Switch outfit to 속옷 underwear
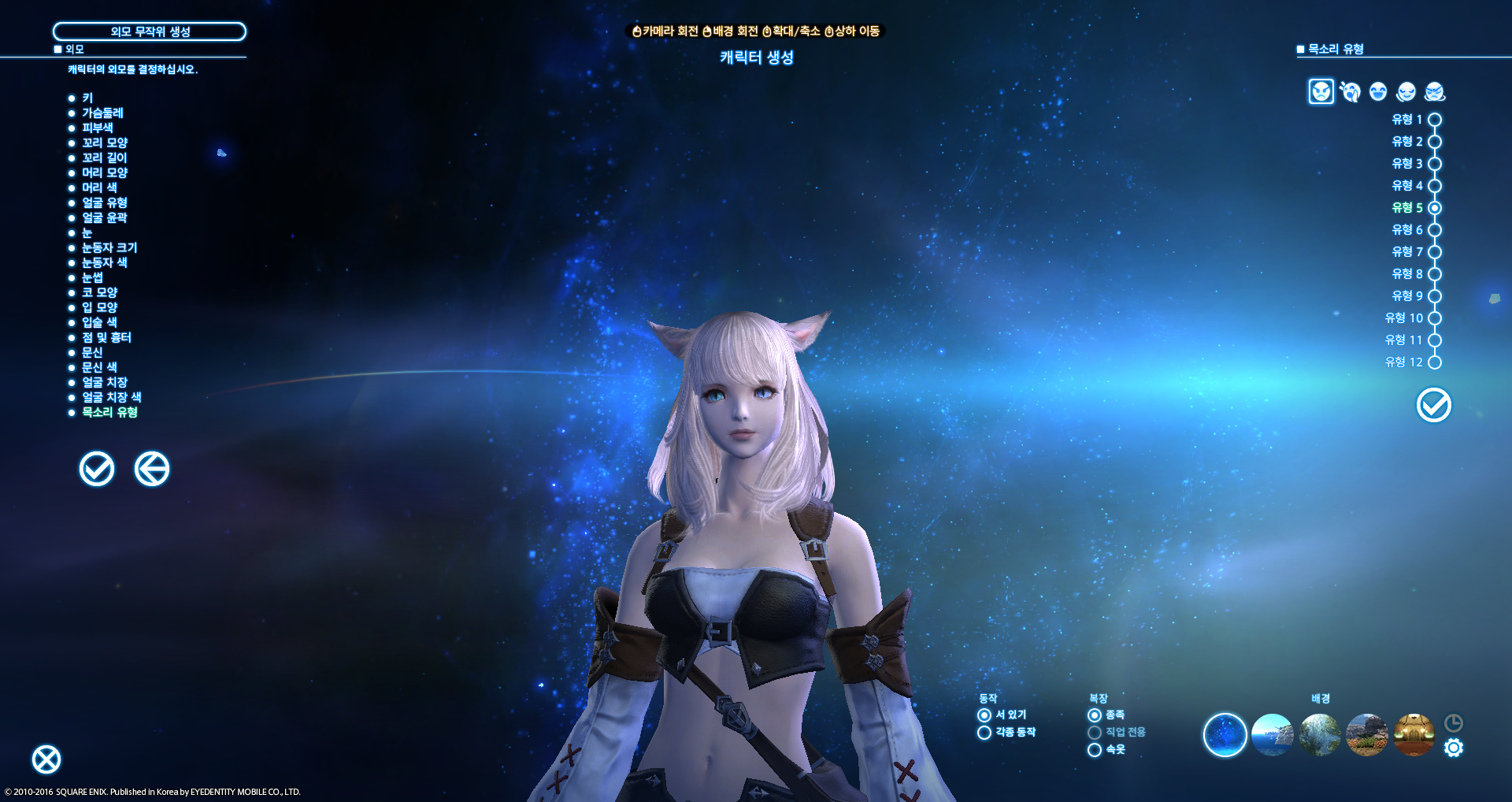 (1095, 750)
